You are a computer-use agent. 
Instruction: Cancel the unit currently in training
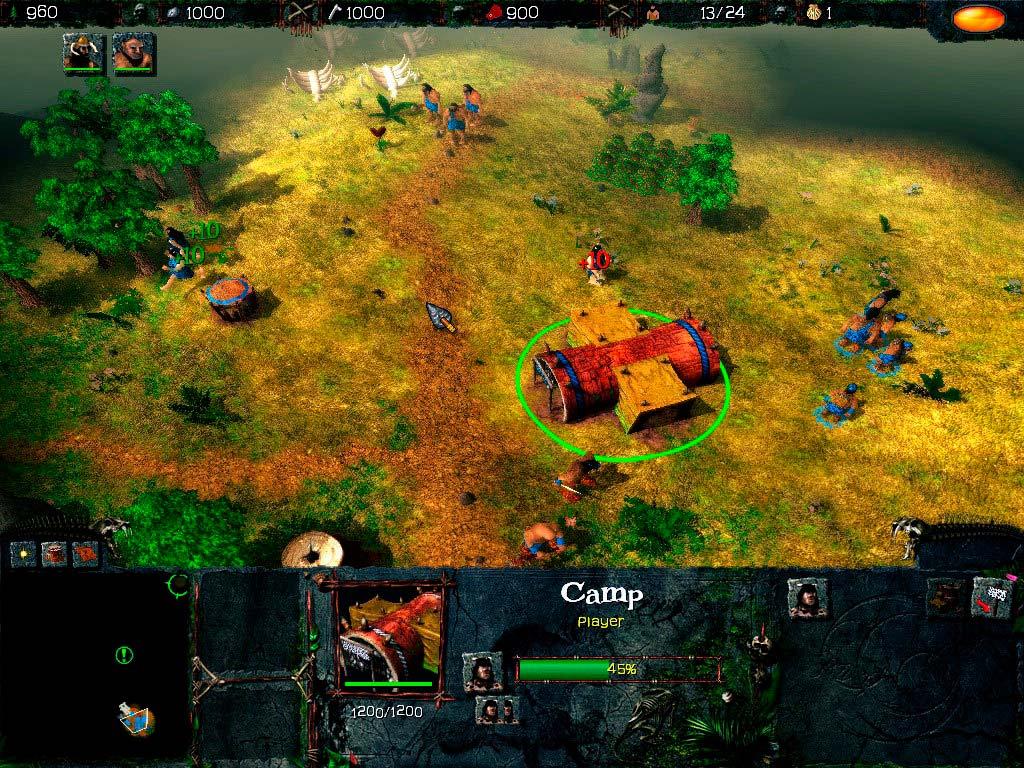482,671
